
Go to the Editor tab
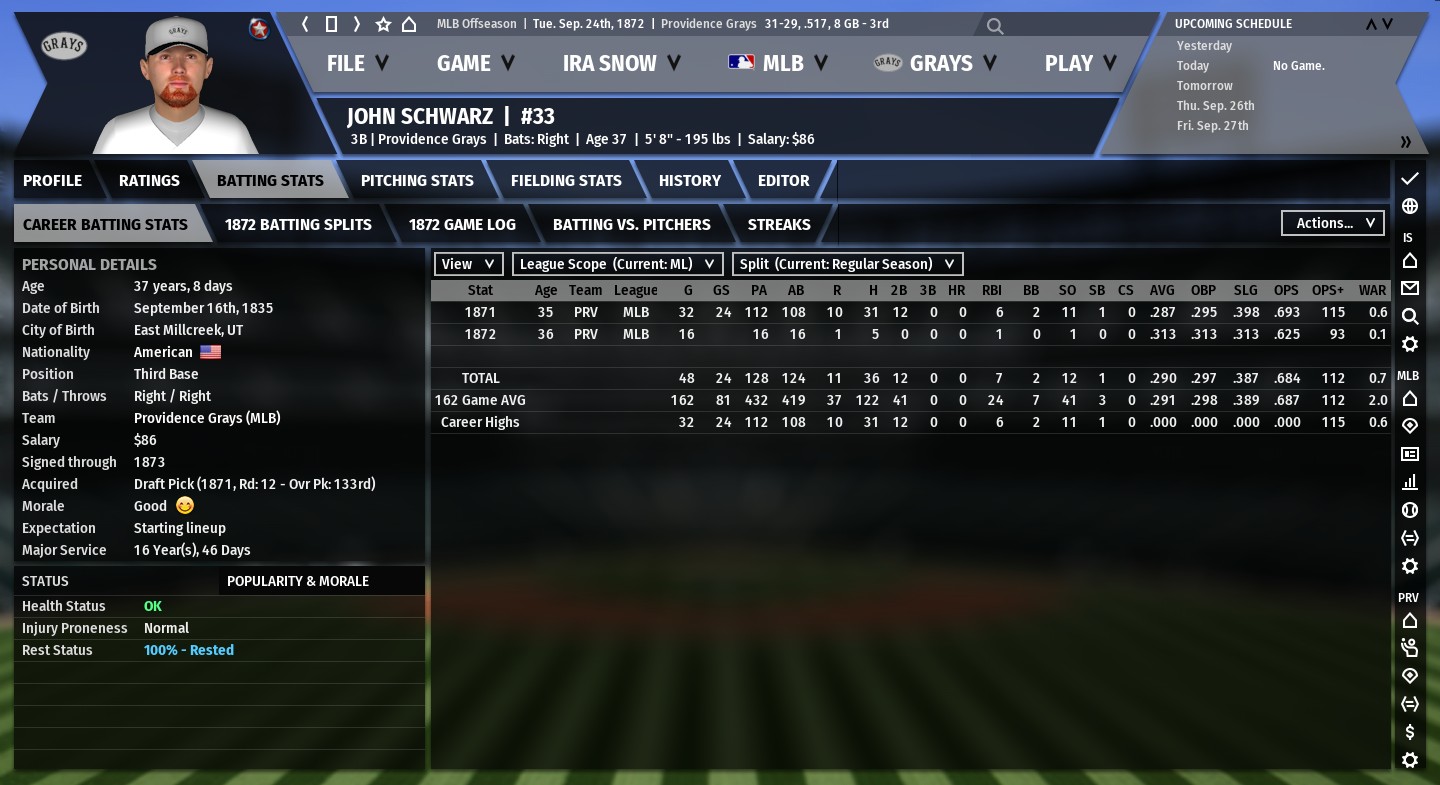point(784,181)
